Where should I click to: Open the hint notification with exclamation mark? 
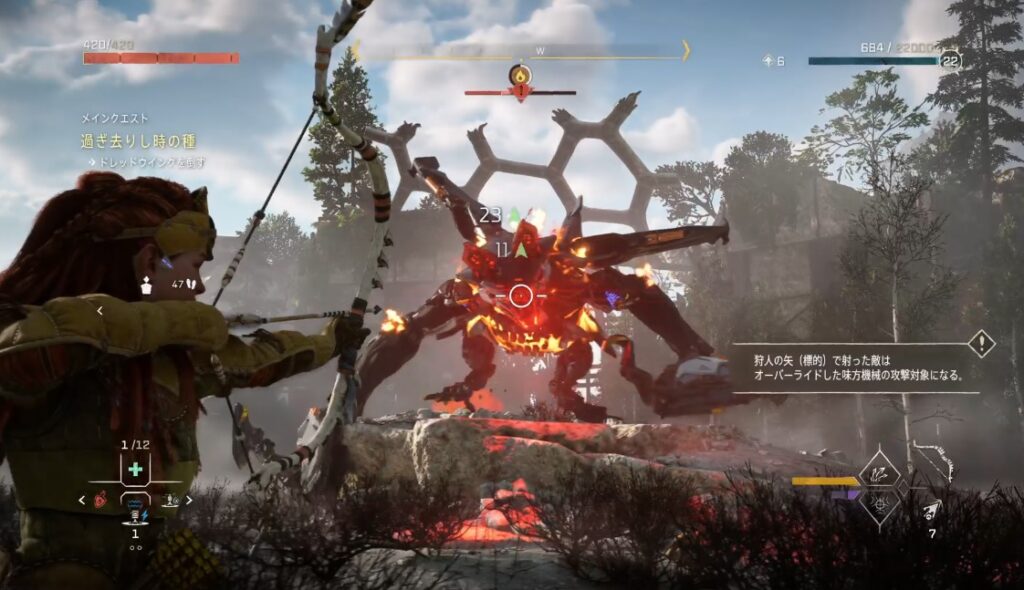pos(981,344)
